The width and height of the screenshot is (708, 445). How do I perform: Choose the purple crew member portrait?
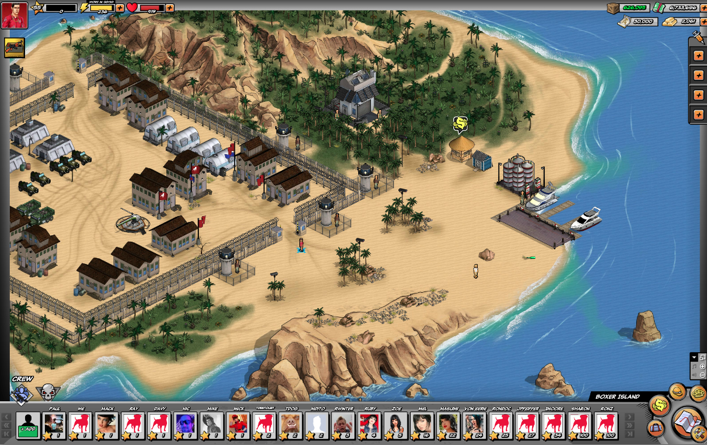[185, 425]
